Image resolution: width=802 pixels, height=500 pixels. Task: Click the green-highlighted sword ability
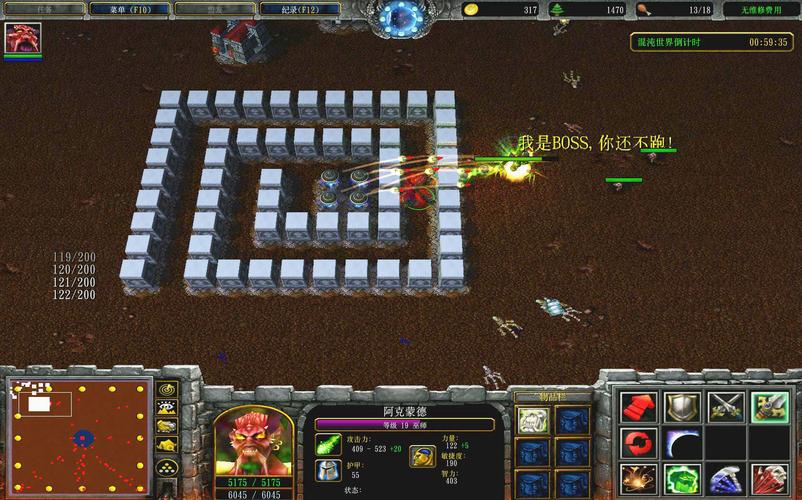pyautogui.click(x=770, y=406)
